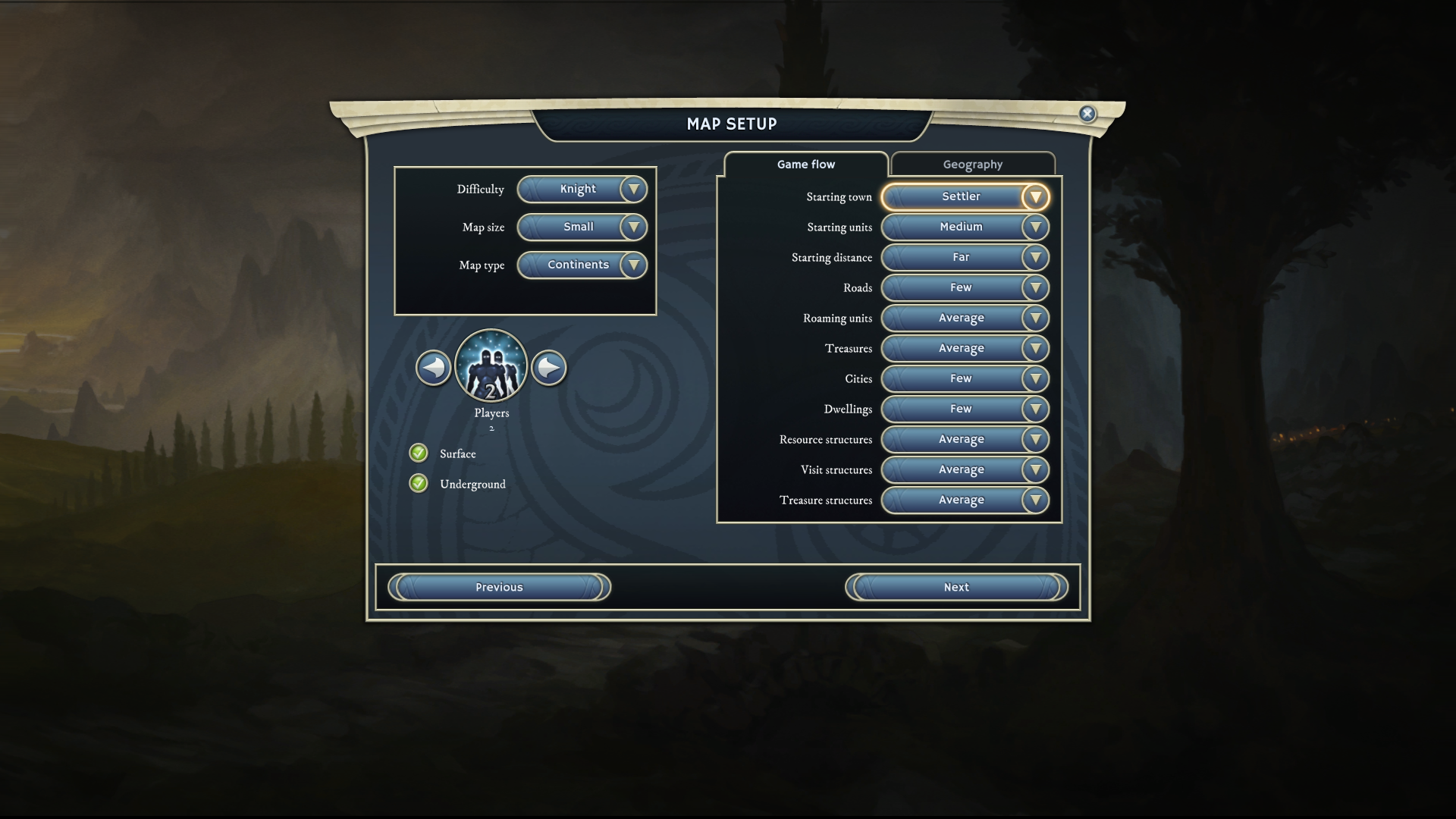
Task: Toggle the Surface checkbox
Action: point(419,453)
